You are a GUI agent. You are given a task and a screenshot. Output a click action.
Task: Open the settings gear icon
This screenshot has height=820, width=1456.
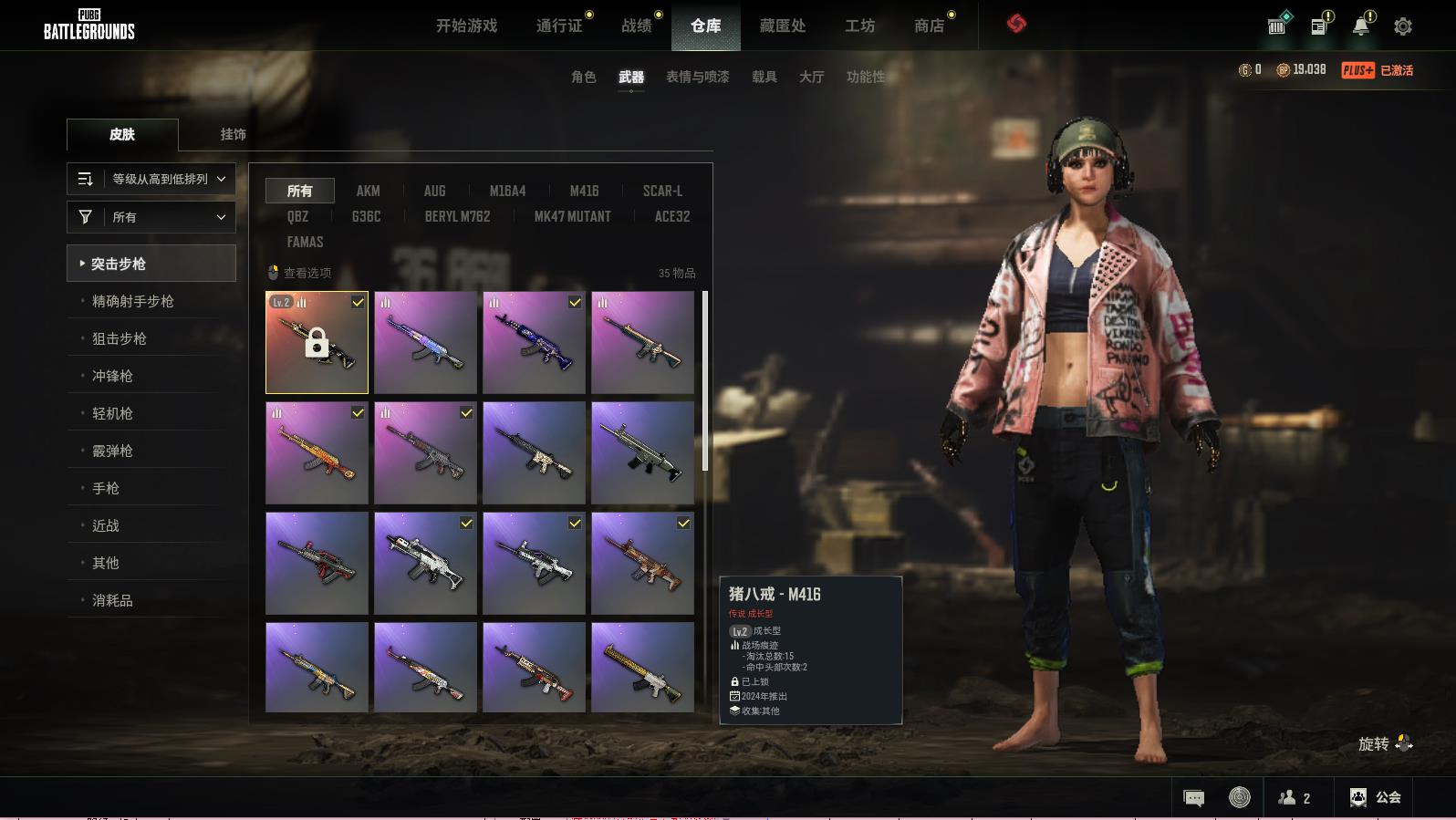[1403, 26]
